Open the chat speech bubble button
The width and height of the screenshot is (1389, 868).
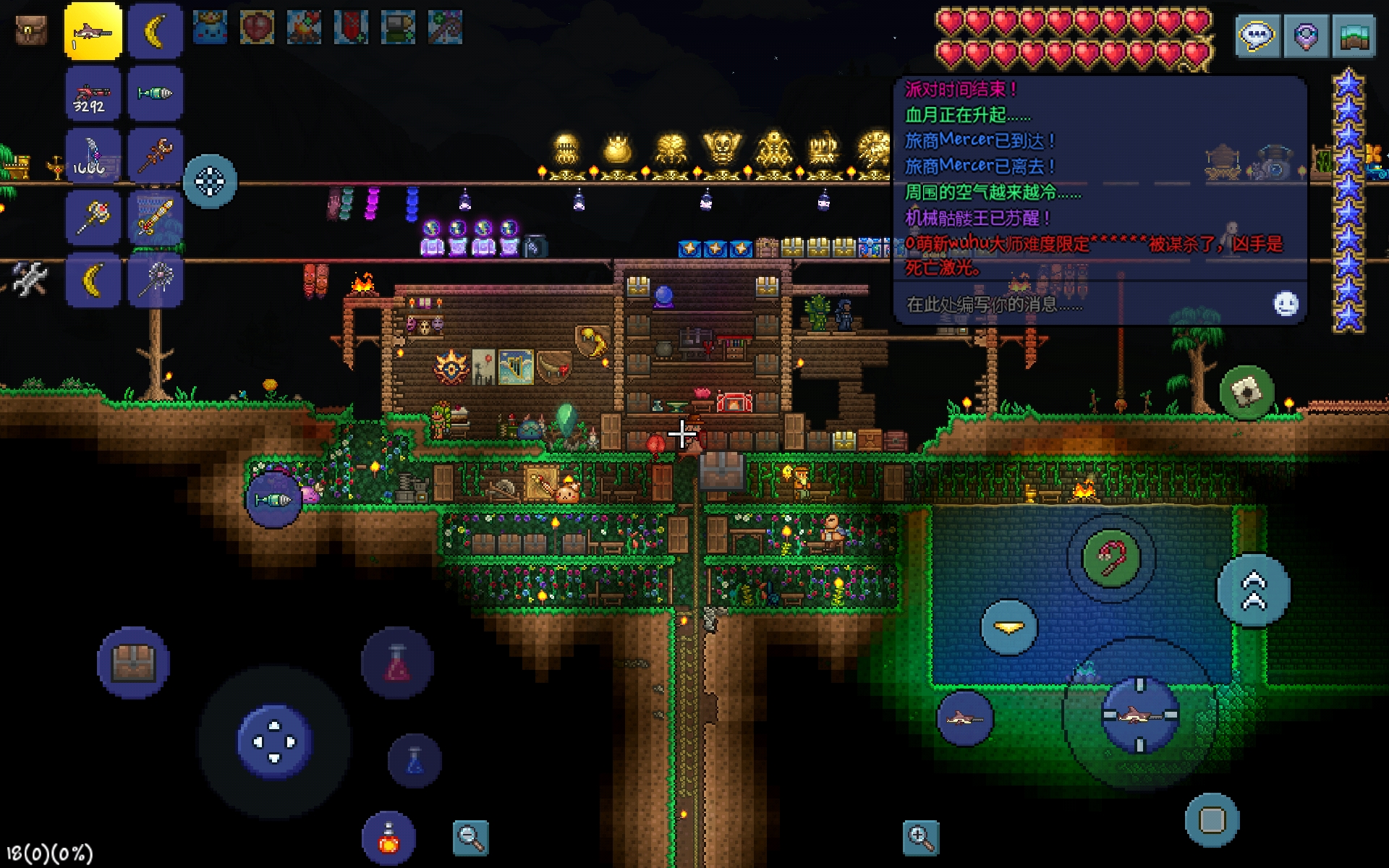(1257, 35)
